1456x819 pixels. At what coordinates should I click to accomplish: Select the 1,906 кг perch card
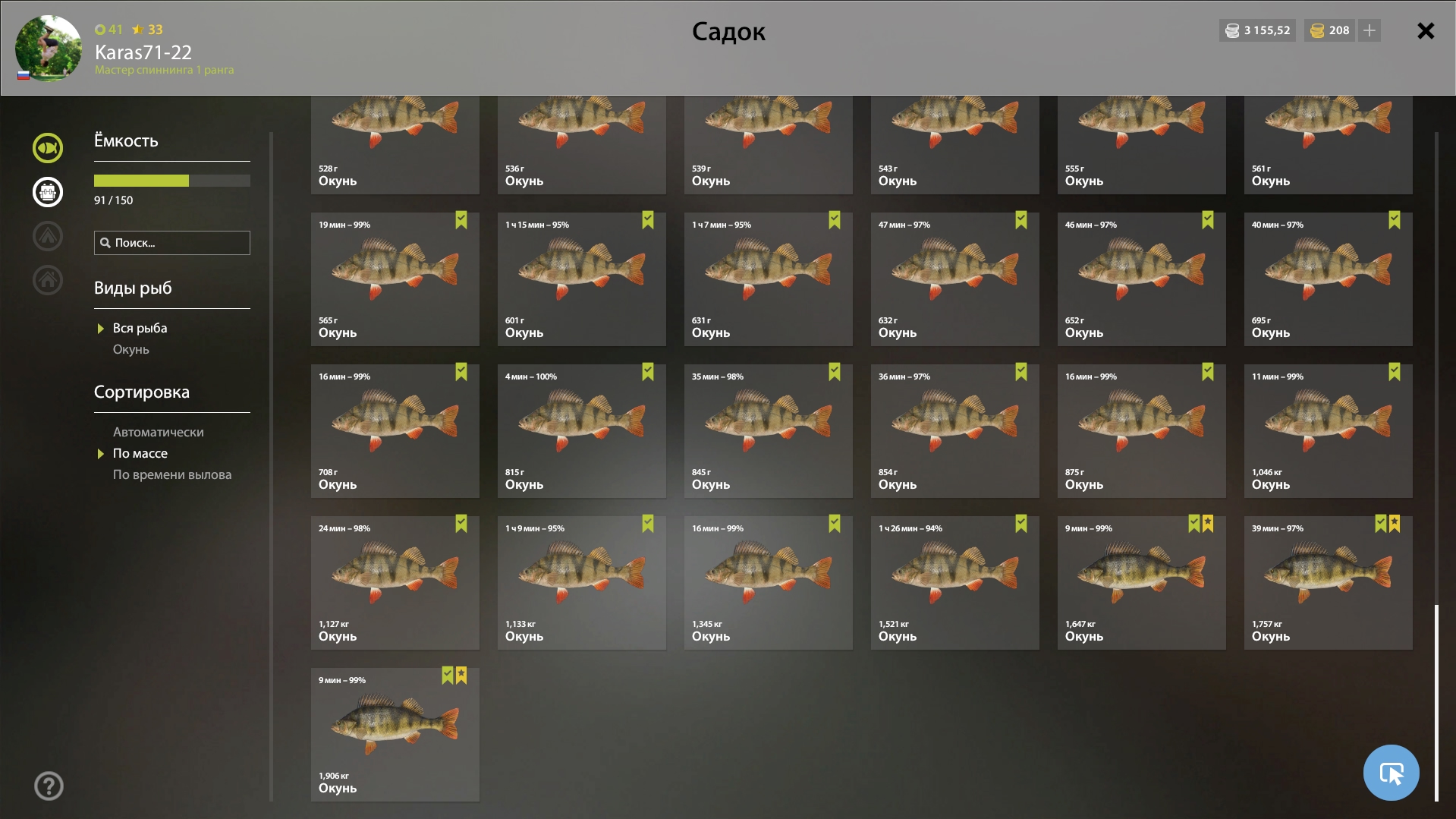[x=395, y=734]
